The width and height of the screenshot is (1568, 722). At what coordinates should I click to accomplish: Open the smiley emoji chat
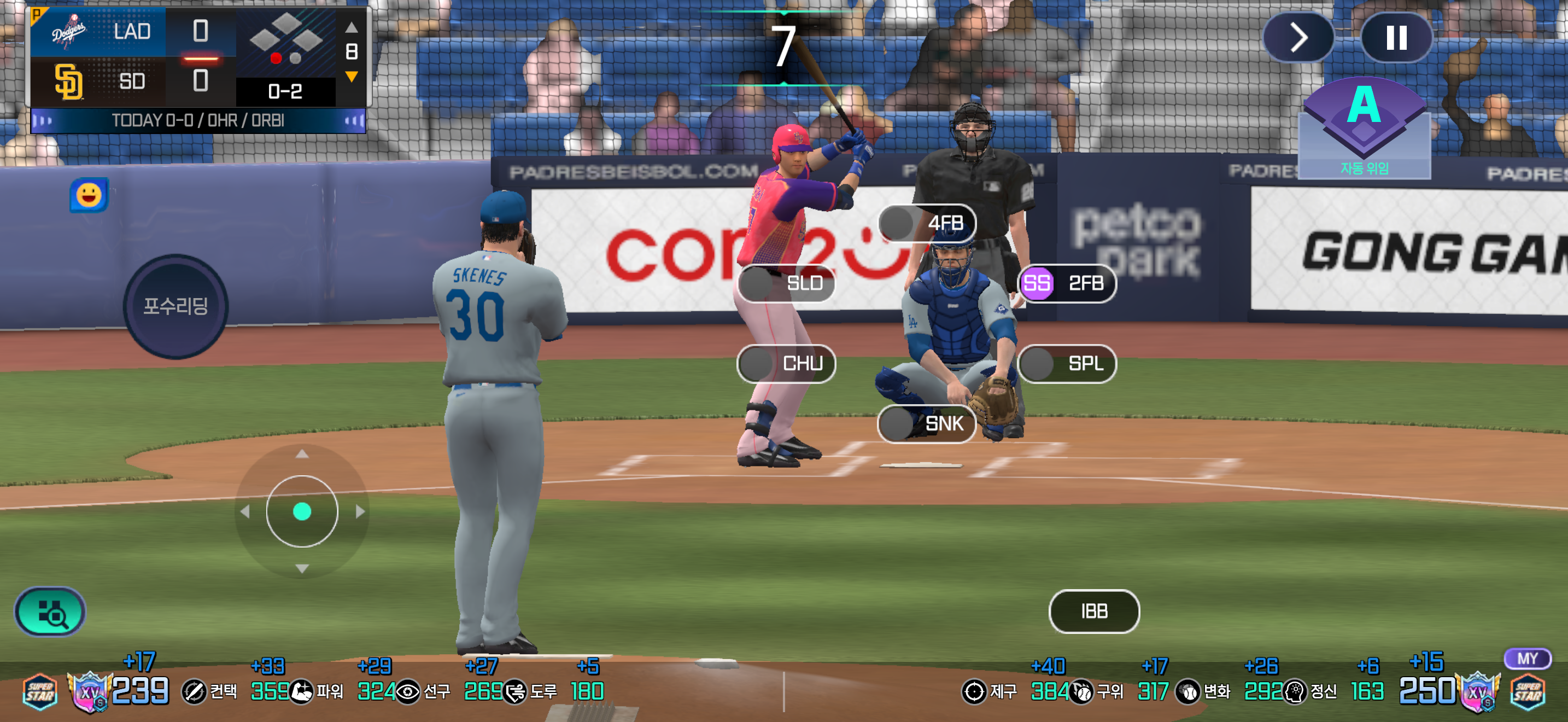pyautogui.click(x=89, y=195)
